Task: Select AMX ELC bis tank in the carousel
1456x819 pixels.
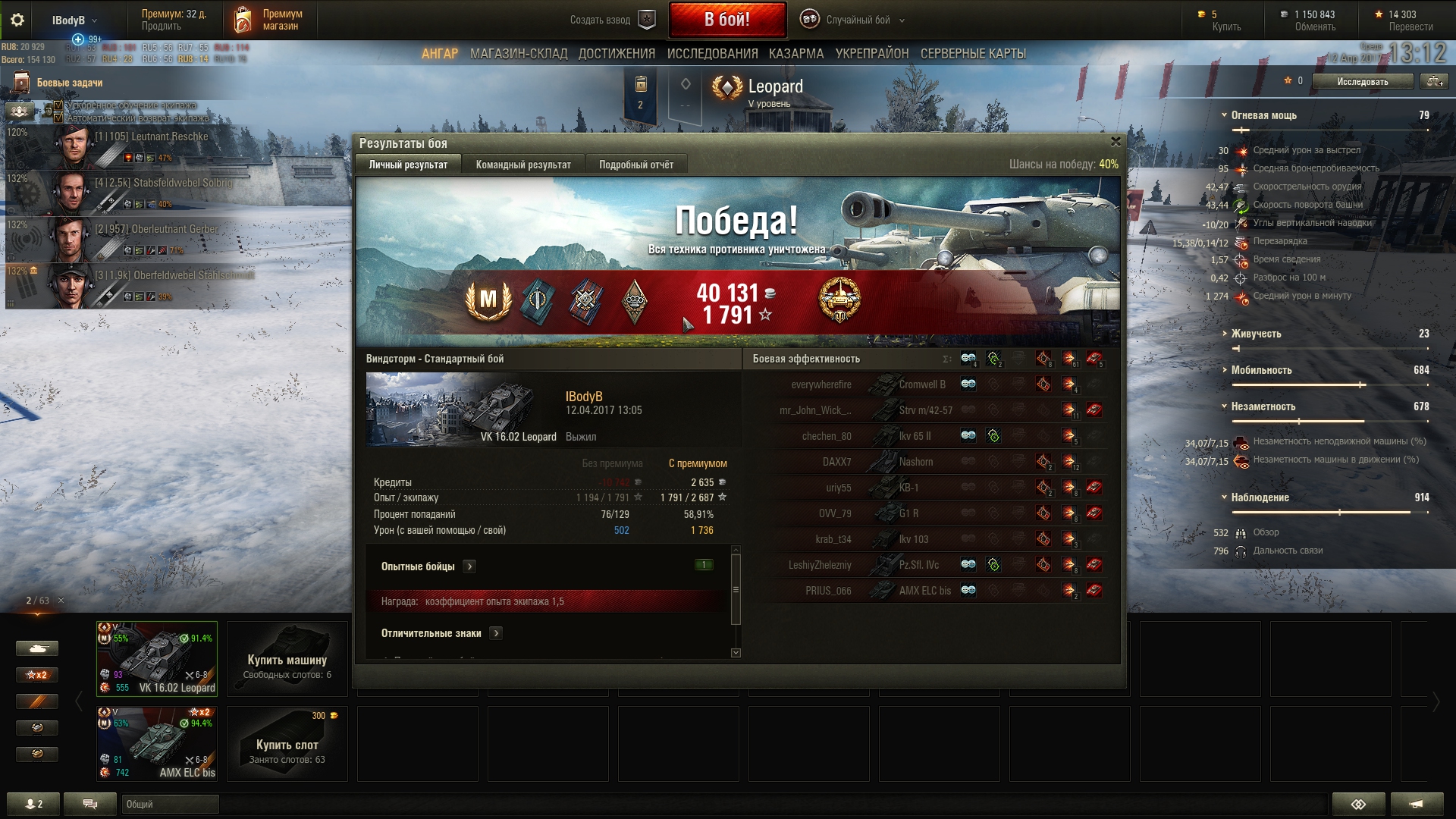Action: 157,743
